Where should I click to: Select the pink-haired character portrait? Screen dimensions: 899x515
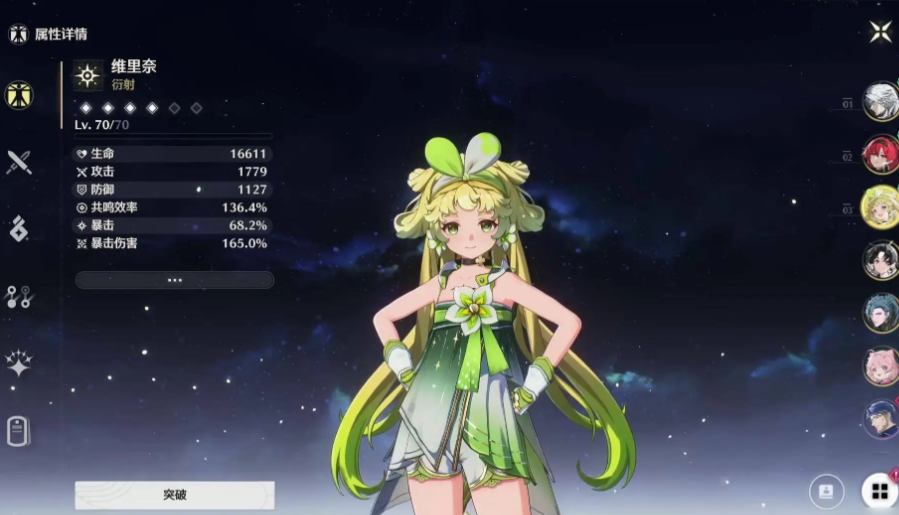click(881, 366)
